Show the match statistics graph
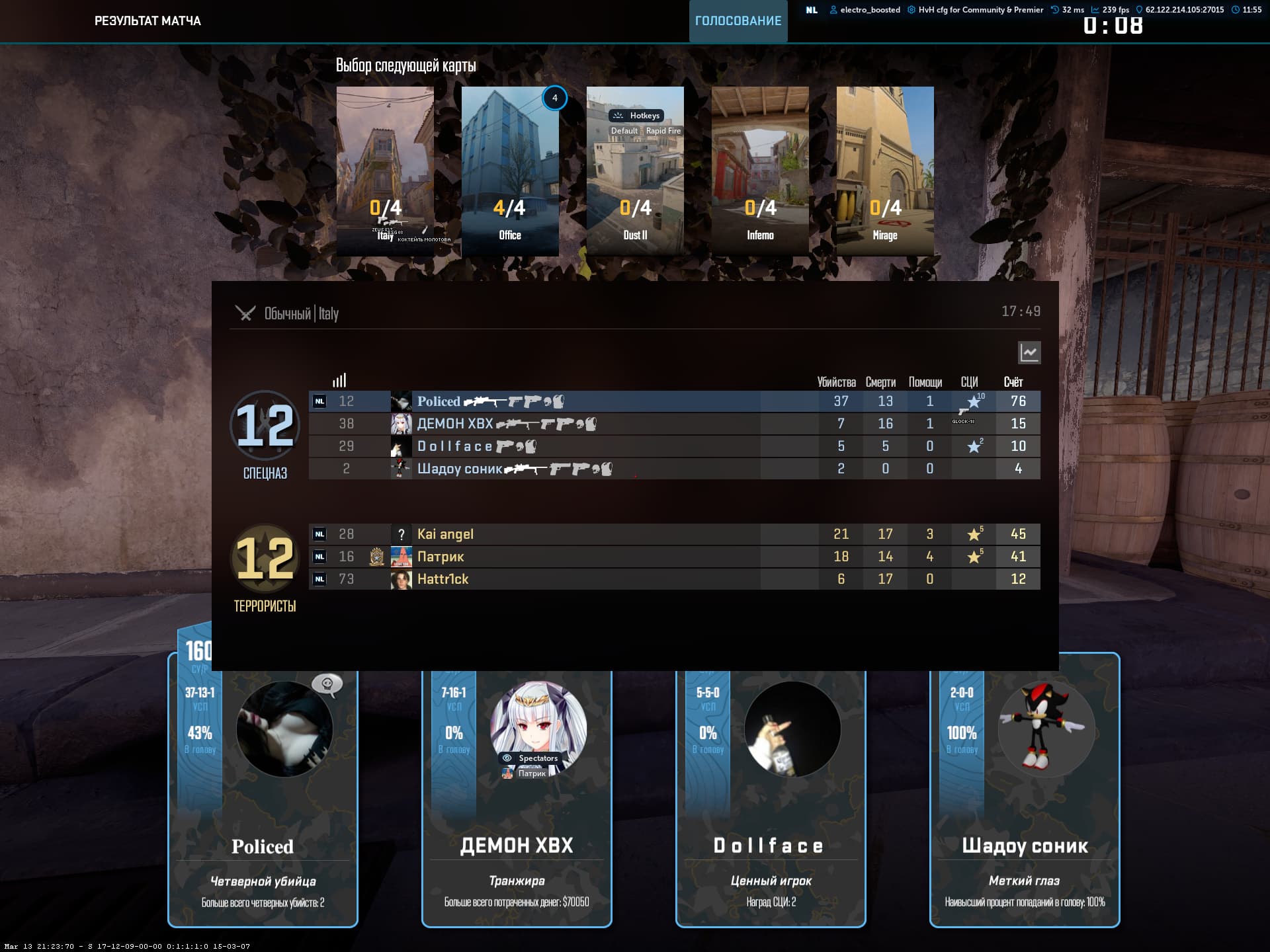Screen dimensions: 1270x952 click(x=1029, y=352)
